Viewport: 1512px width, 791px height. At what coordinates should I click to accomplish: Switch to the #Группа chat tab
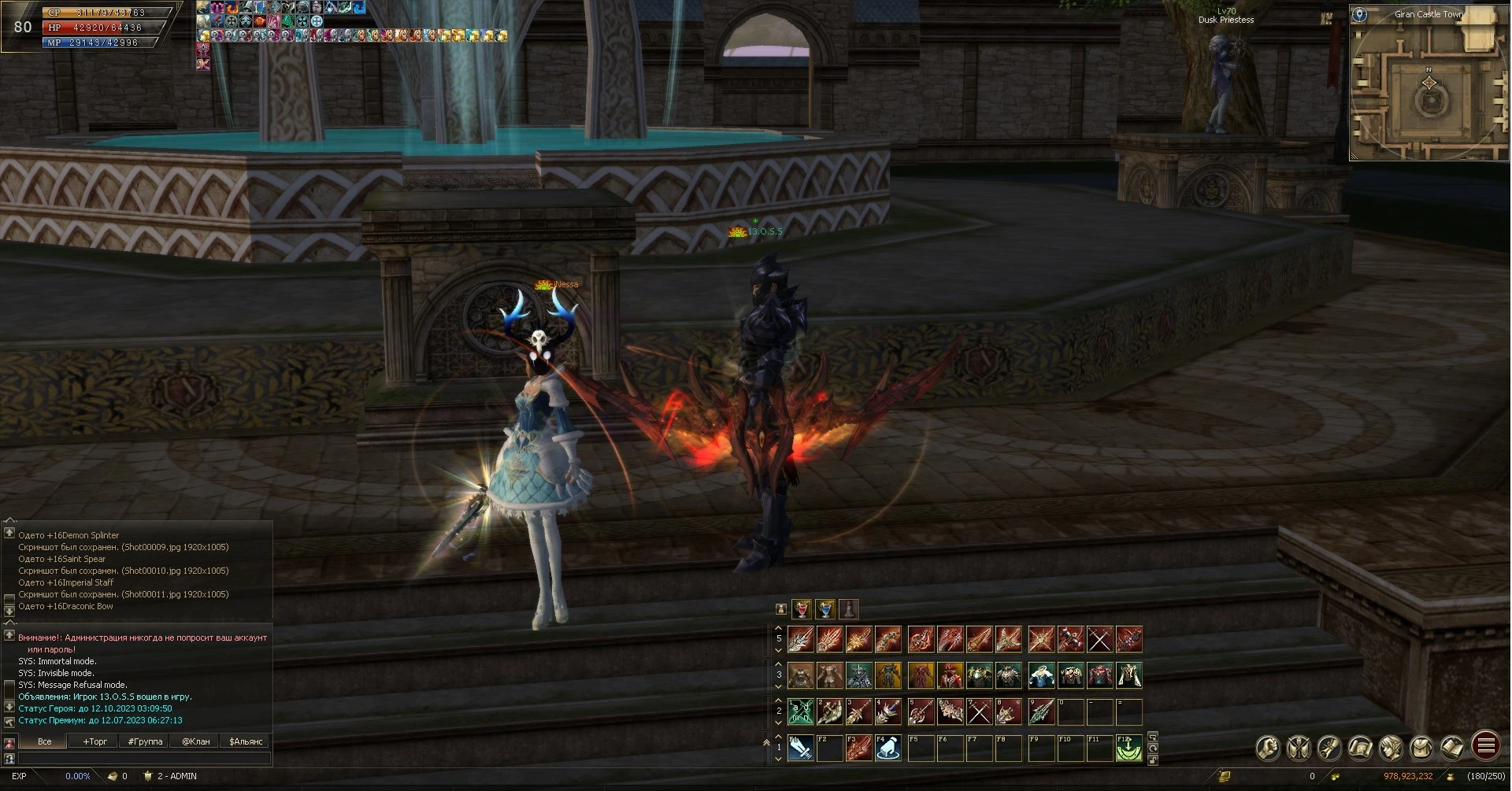click(145, 741)
